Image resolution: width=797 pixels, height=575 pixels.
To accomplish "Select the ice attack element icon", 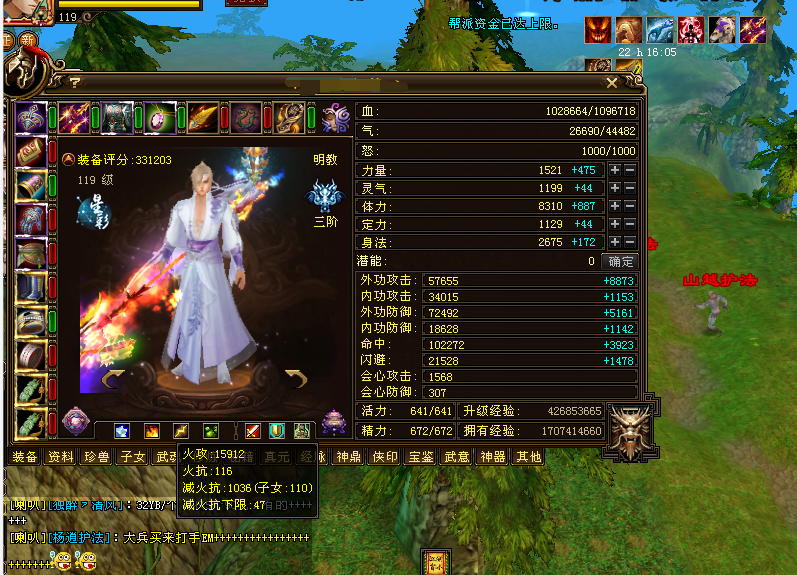I will [122, 431].
